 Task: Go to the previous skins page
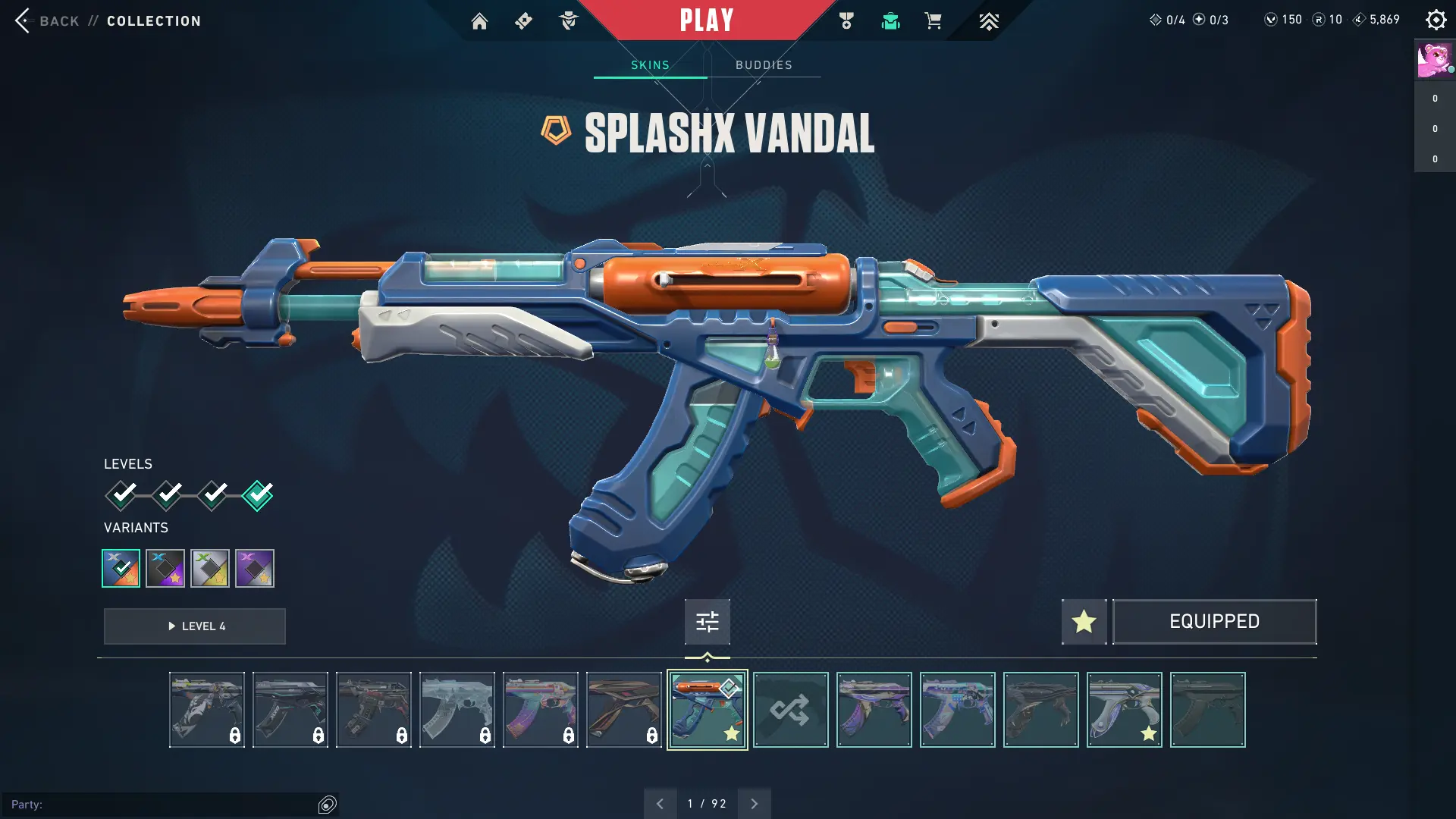660,804
